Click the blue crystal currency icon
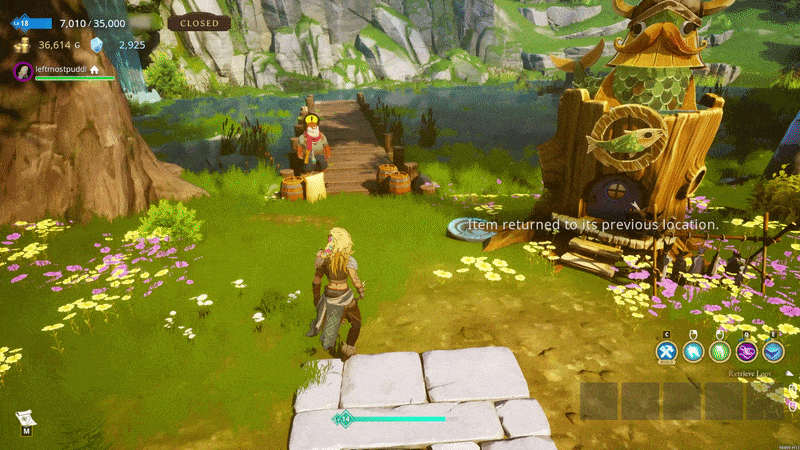This screenshot has width=800, height=450. [x=97, y=45]
